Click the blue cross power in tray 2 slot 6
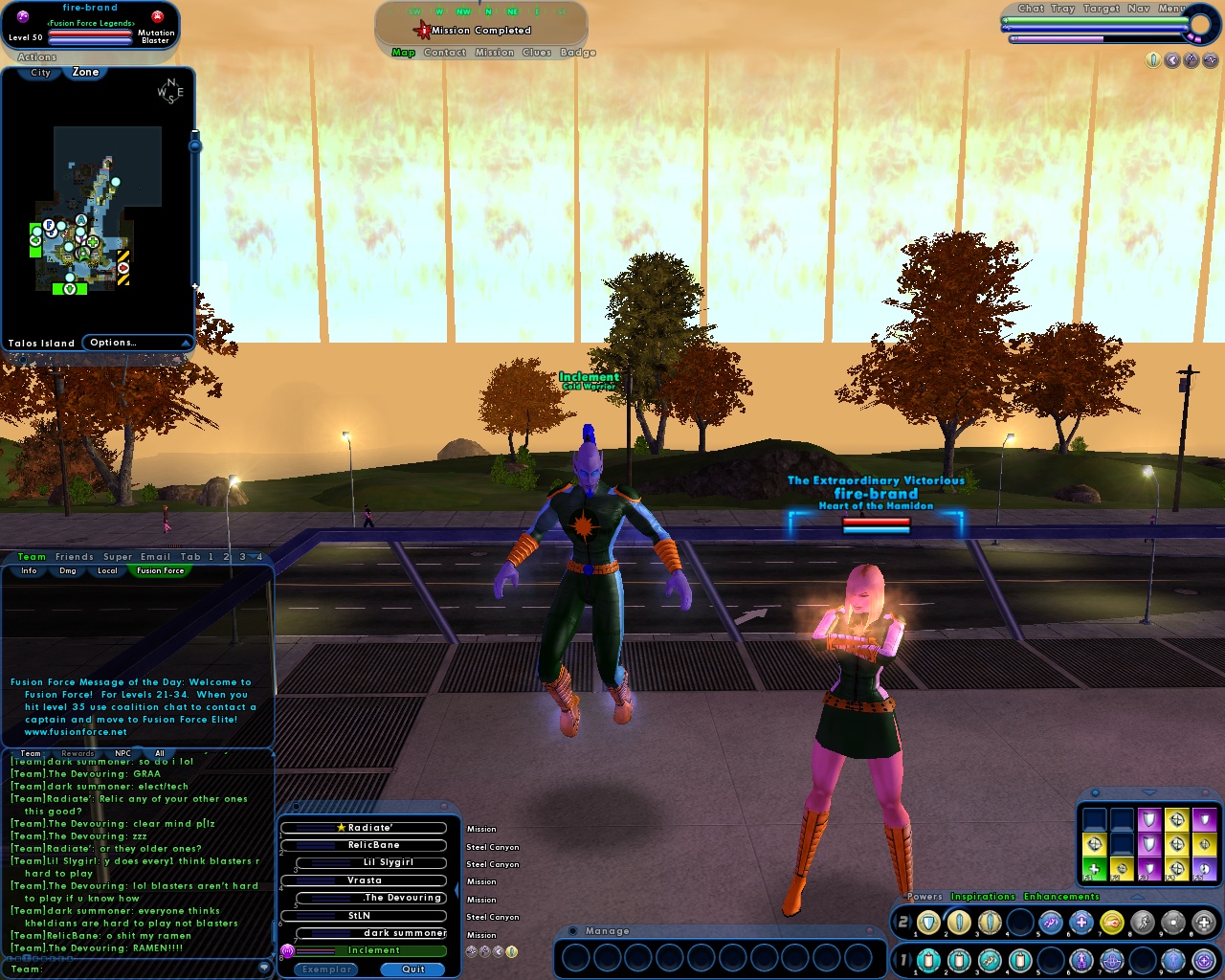1225x980 pixels. (x=1080, y=922)
